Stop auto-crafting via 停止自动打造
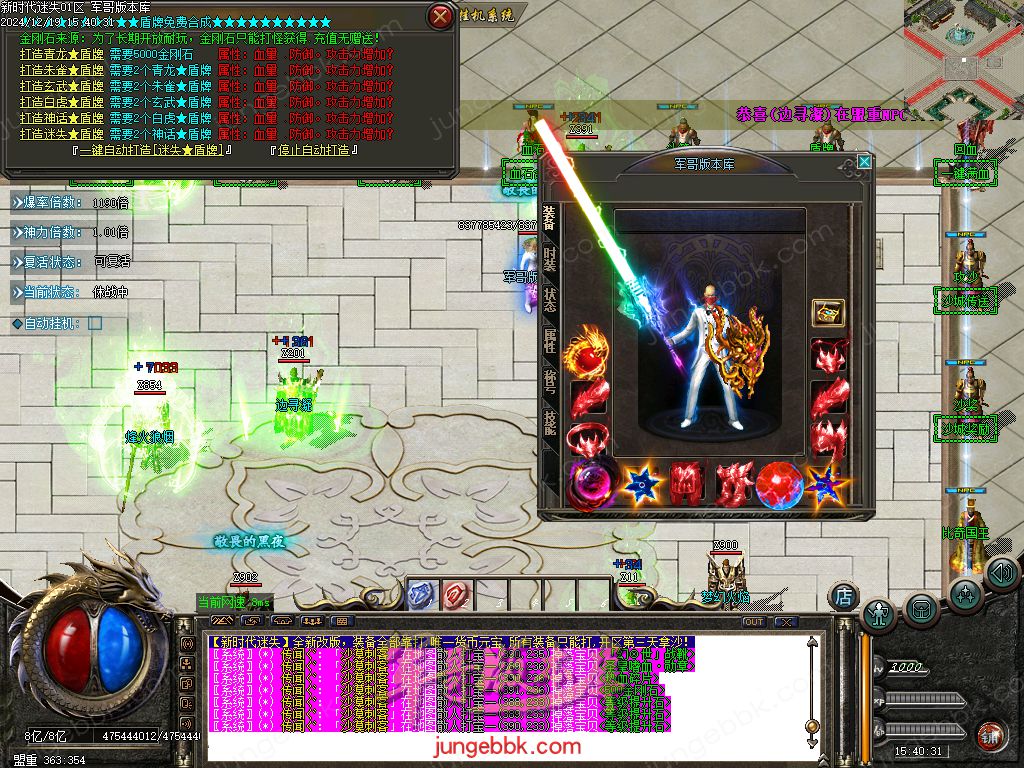The width and height of the screenshot is (1024, 768). (314, 150)
